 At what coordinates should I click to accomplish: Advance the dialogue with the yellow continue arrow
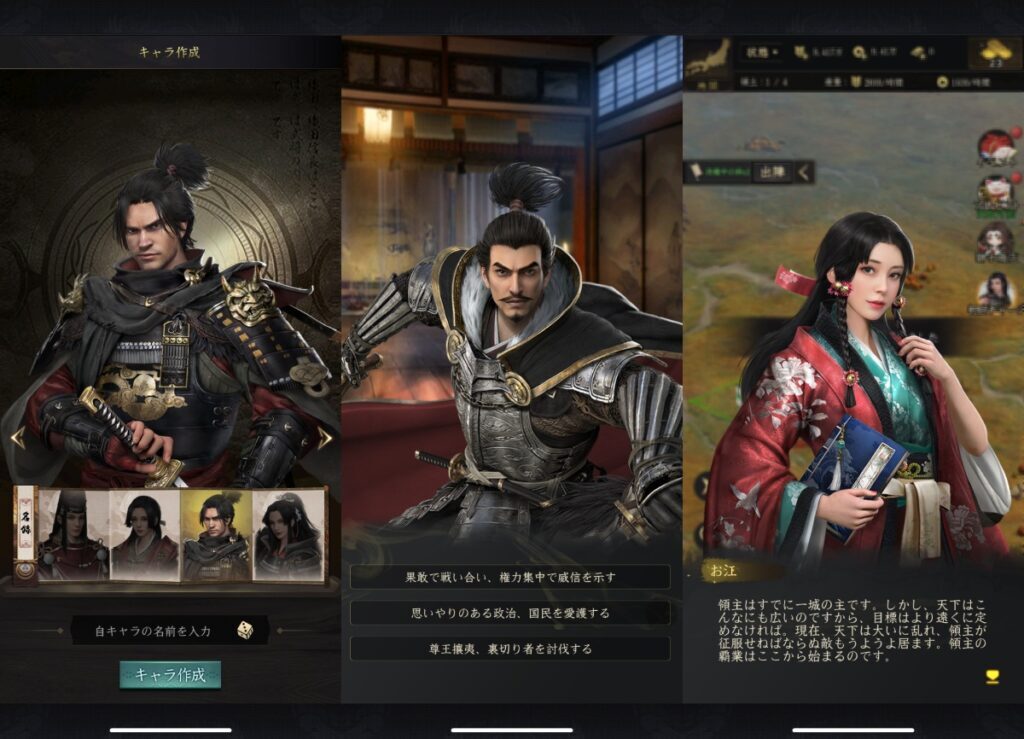(992, 676)
